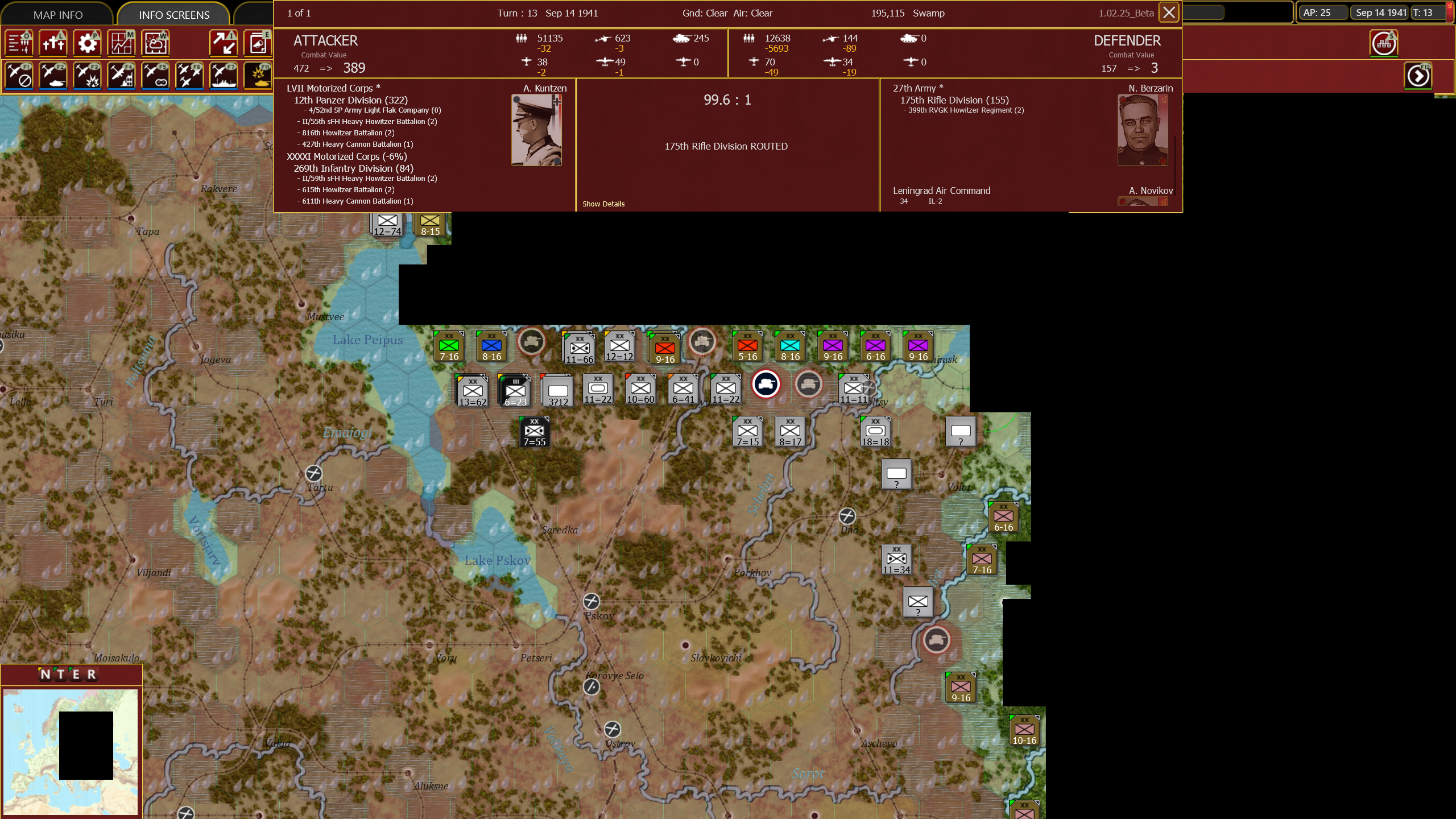Select the F4 bomb city air mission
This screenshot has height=819, width=1456.
pos(122,76)
